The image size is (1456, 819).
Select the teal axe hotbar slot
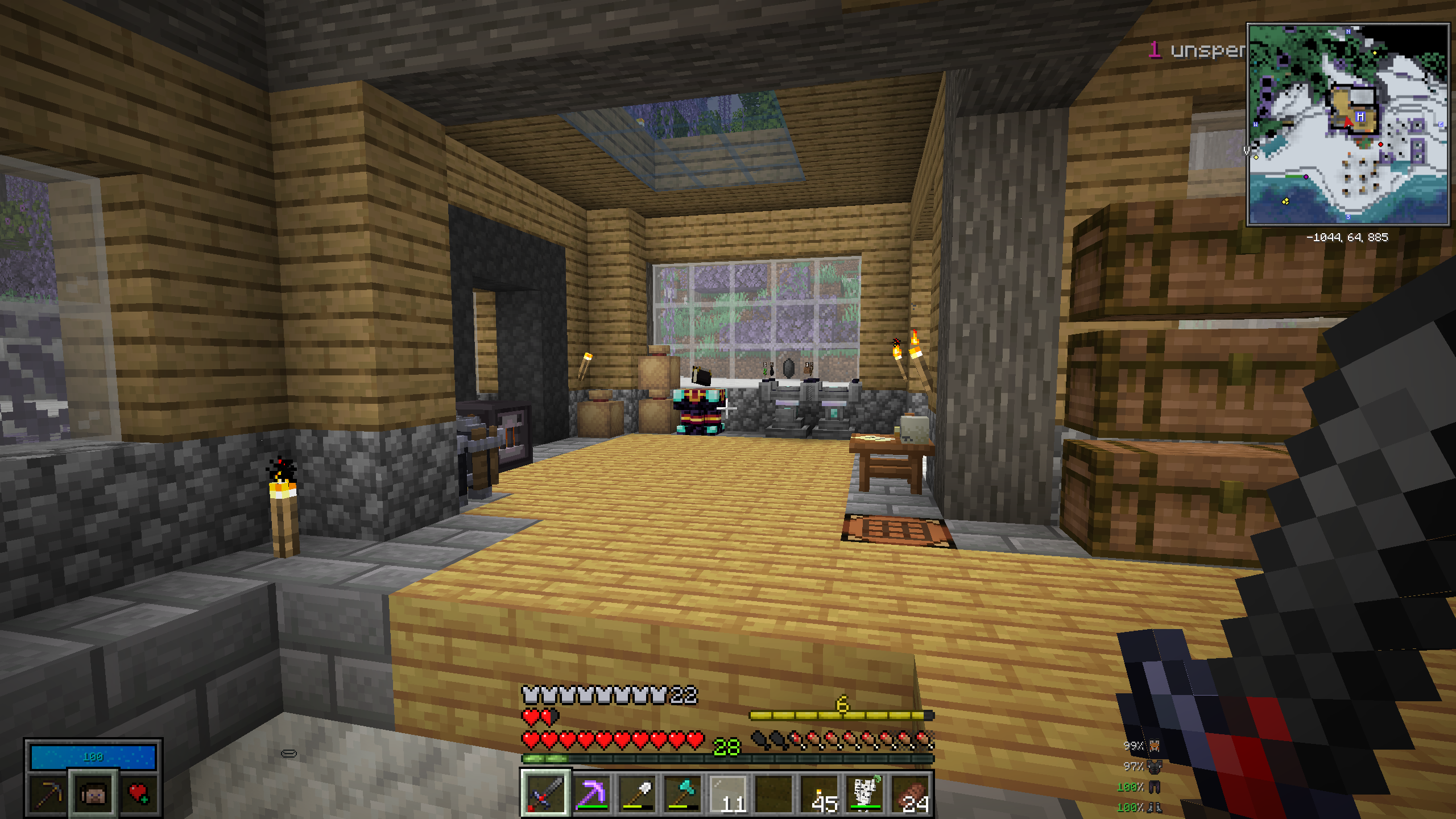coord(681,793)
